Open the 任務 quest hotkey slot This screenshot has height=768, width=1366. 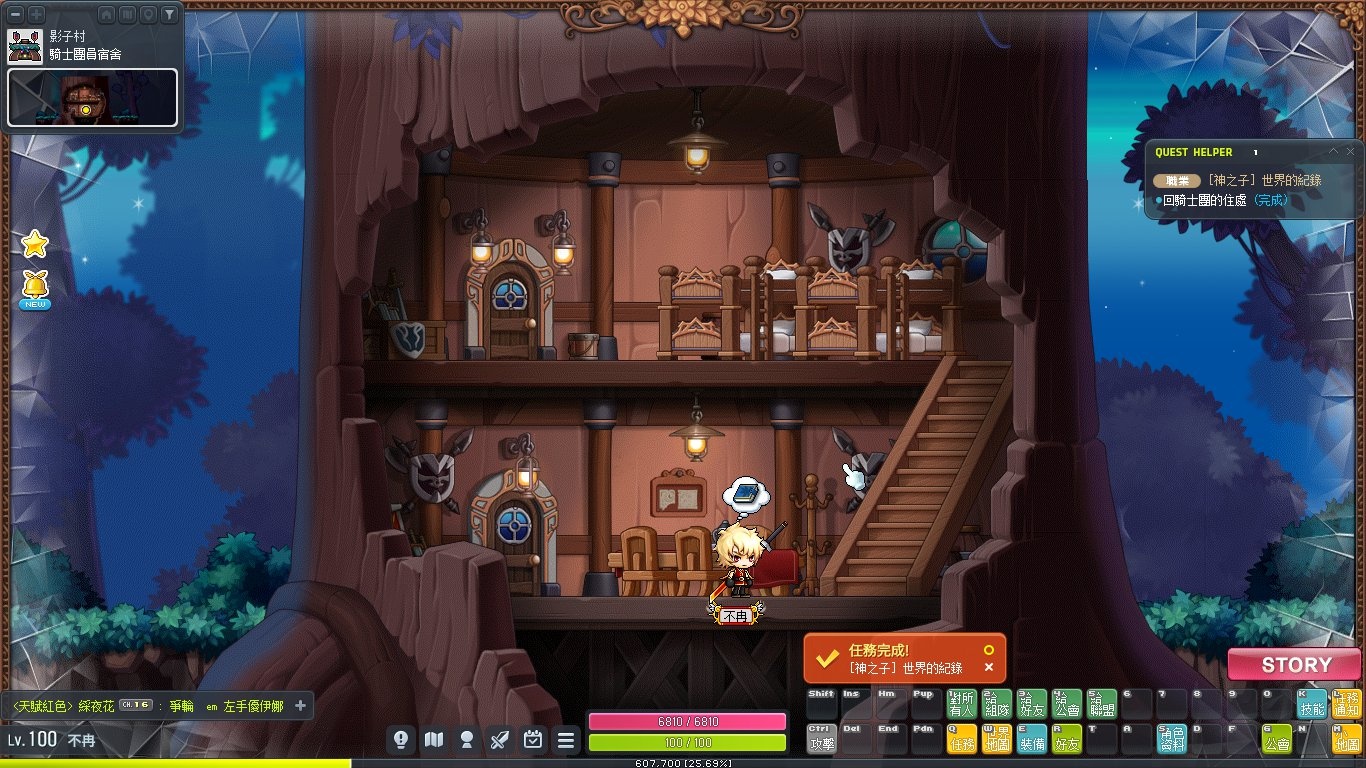click(x=962, y=739)
